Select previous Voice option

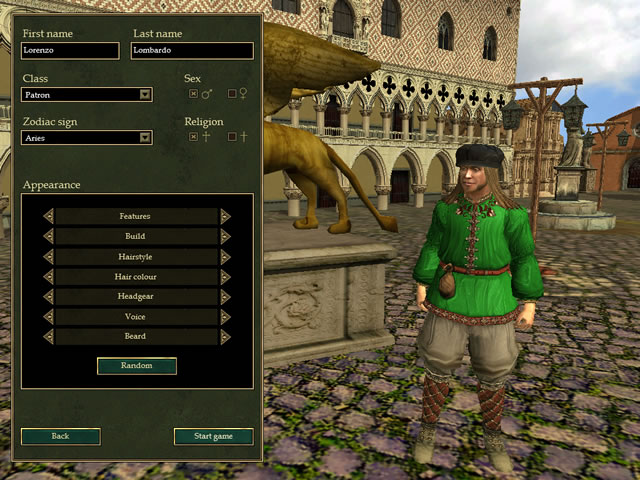48,316
